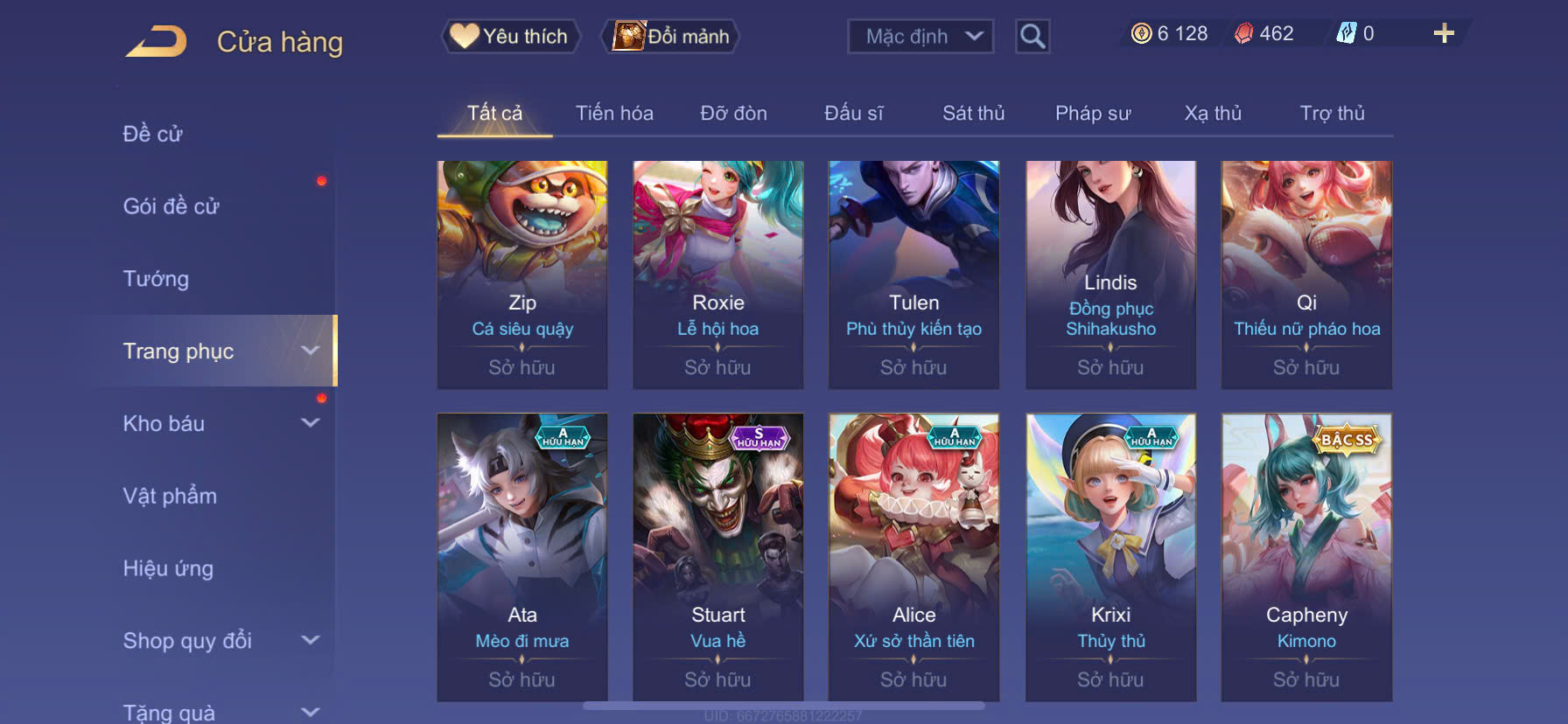Choose the Trợ thủ tab
Viewport: 1568px width, 724px height.
coord(1332,114)
